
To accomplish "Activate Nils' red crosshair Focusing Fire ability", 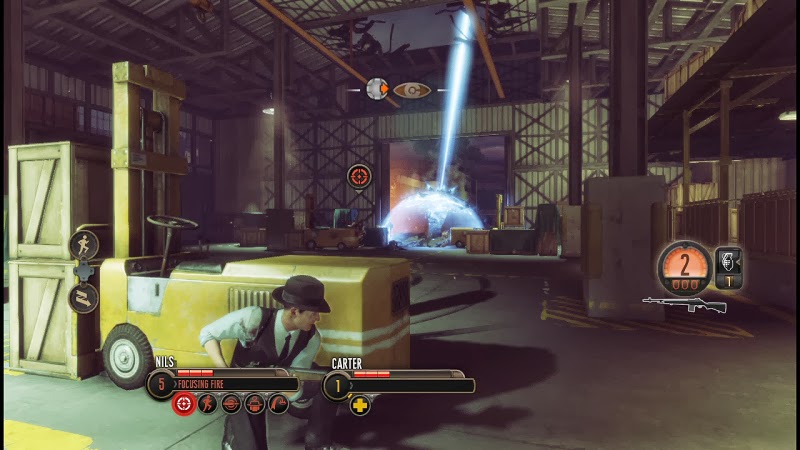I will pyautogui.click(x=183, y=404).
